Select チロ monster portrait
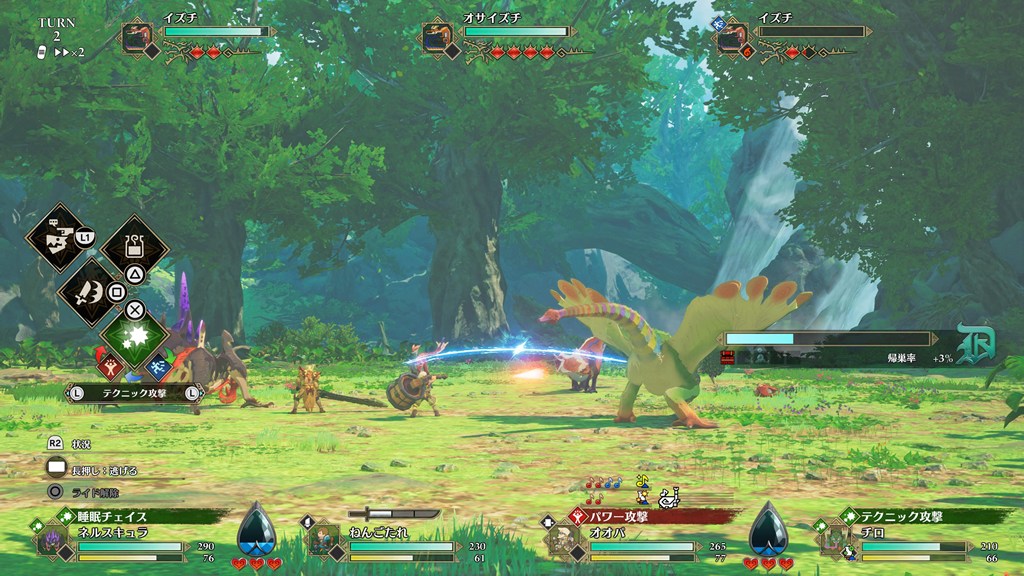Image resolution: width=1024 pixels, height=576 pixels. tap(834, 540)
